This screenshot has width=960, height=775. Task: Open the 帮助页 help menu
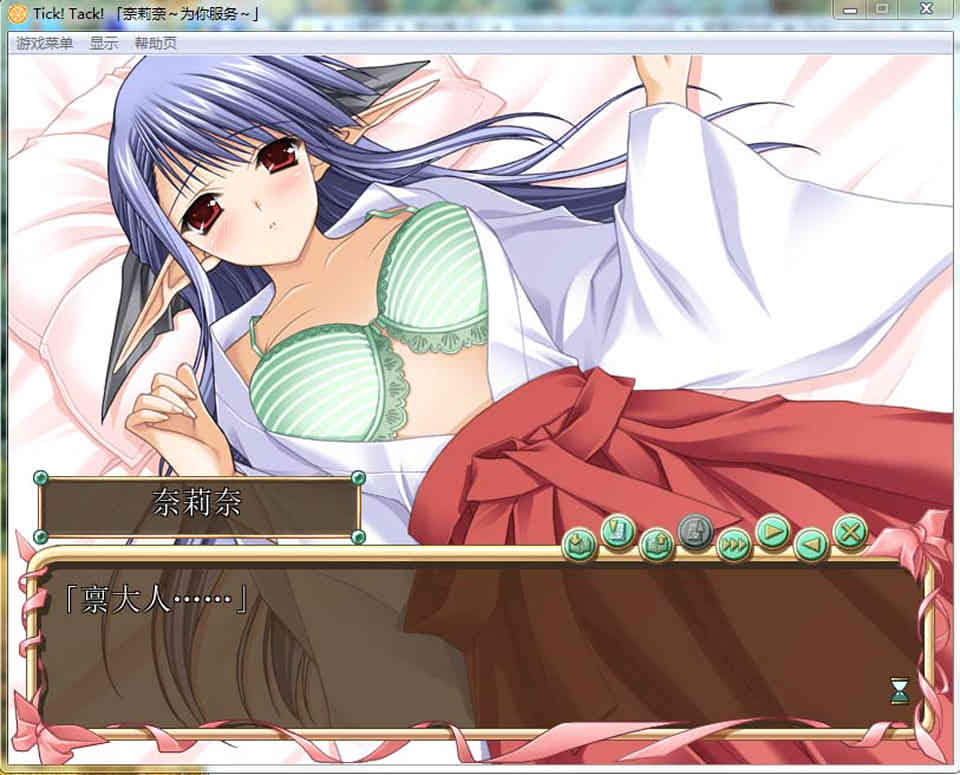[155, 43]
